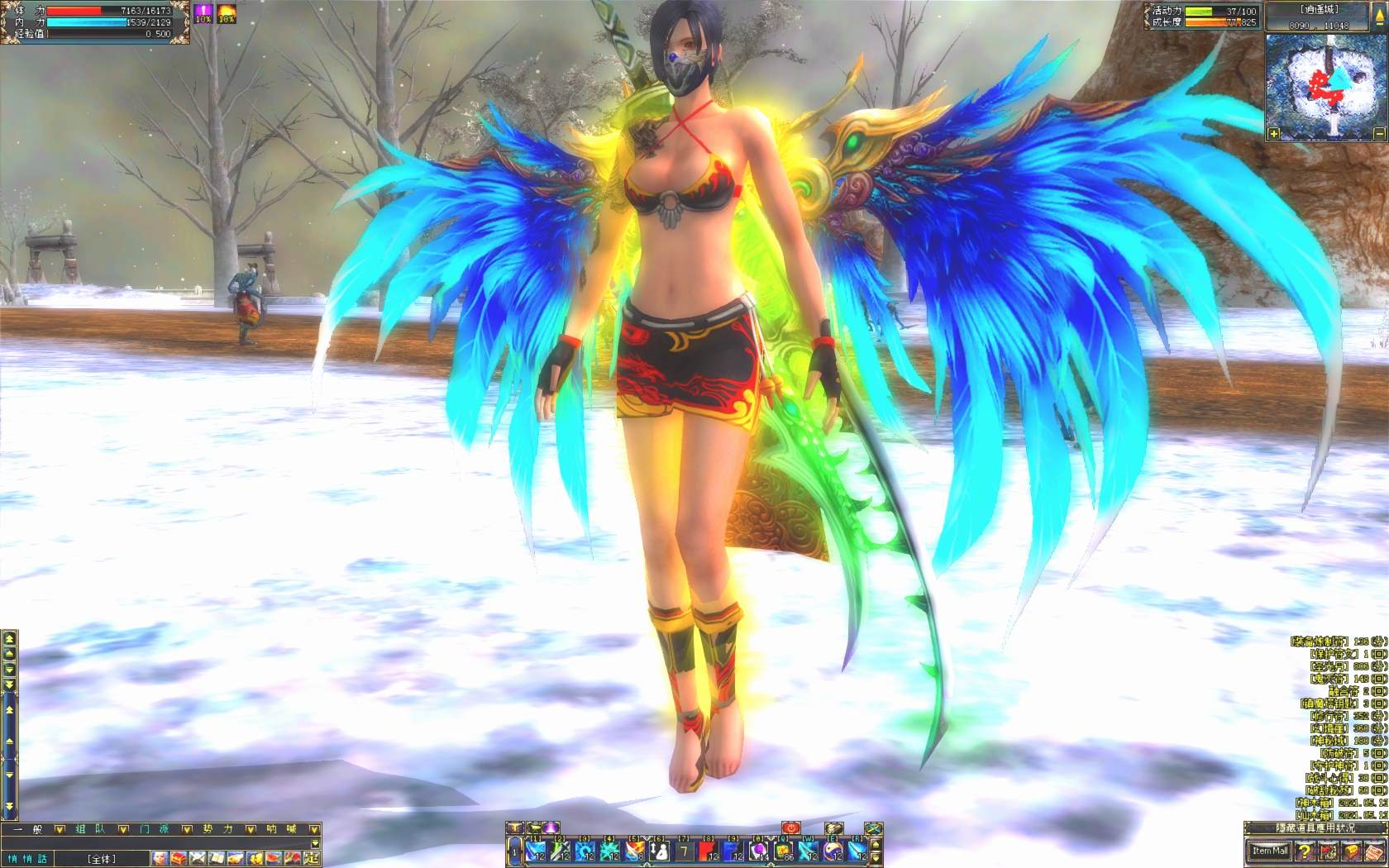The image size is (1389, 868).
Task: Switch to the 门派 sect chat tab
Action: [x=155, y=828]
